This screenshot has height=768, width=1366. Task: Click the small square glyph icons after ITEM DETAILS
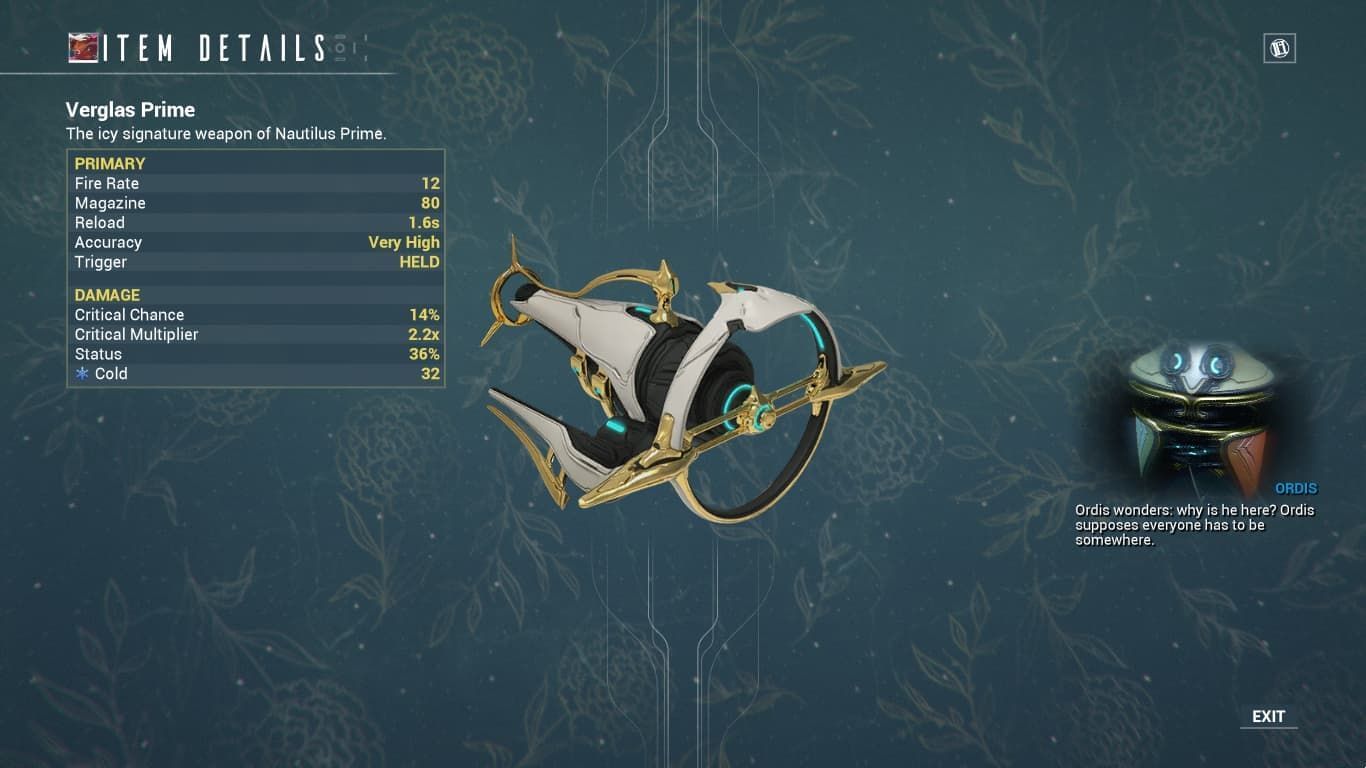(x=348, y=45)
